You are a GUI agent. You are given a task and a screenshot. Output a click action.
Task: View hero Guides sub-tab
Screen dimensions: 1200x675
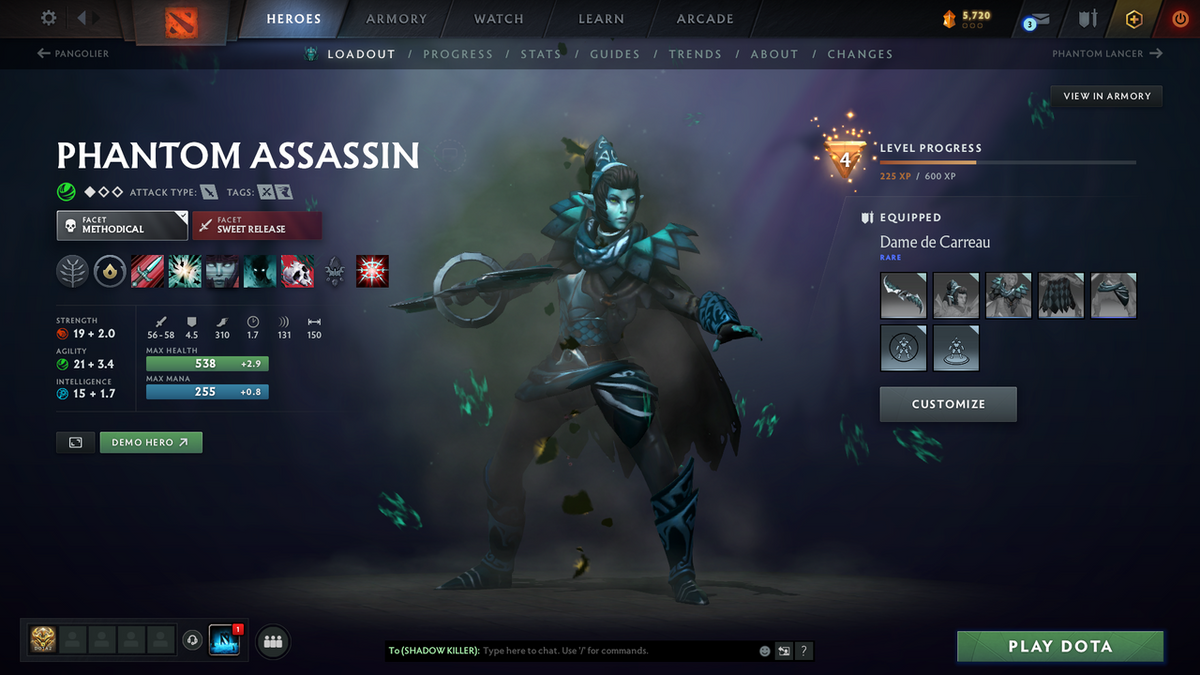coord(614,54)
